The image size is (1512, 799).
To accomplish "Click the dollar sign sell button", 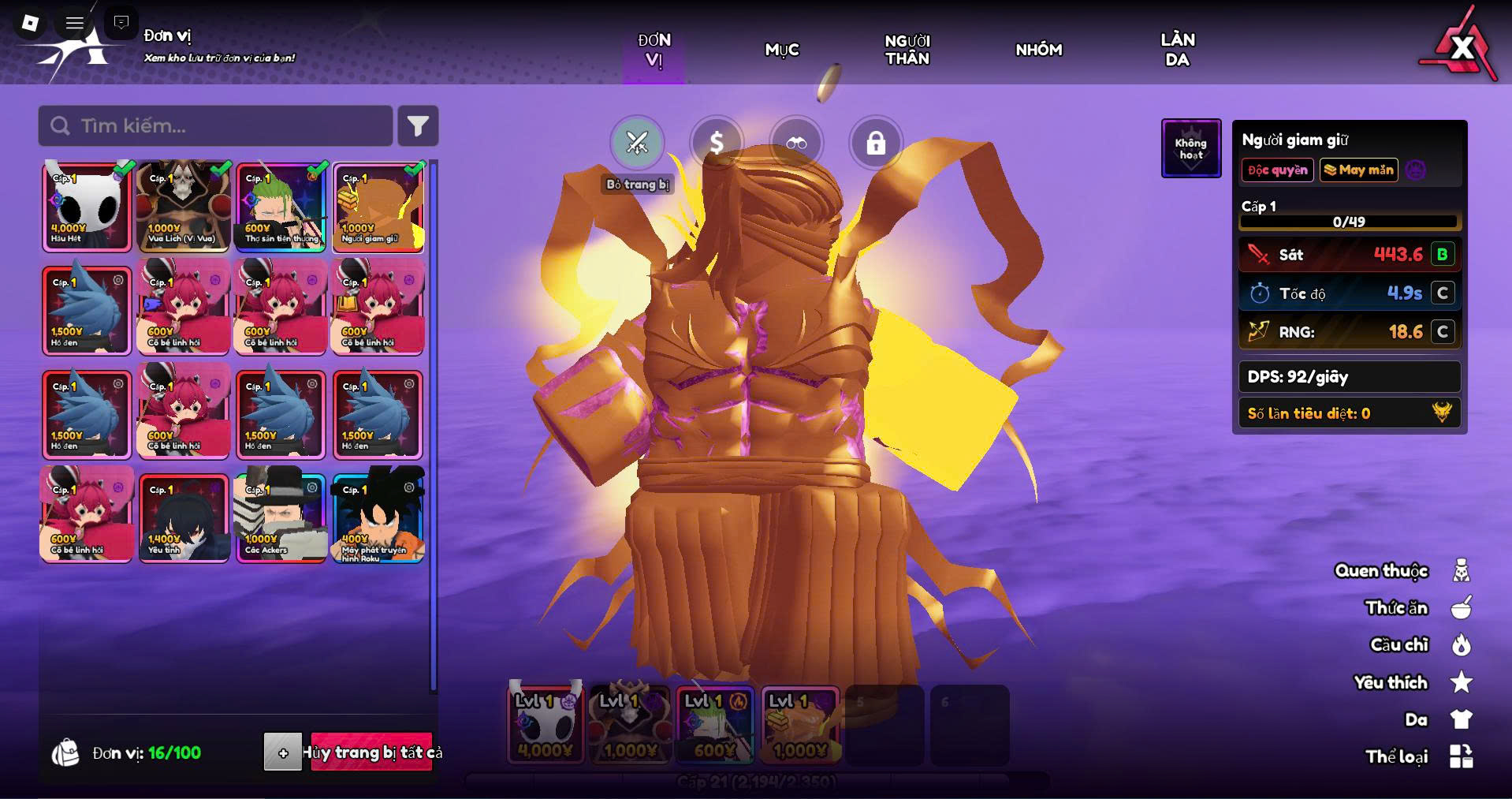I will click(717, 144).
